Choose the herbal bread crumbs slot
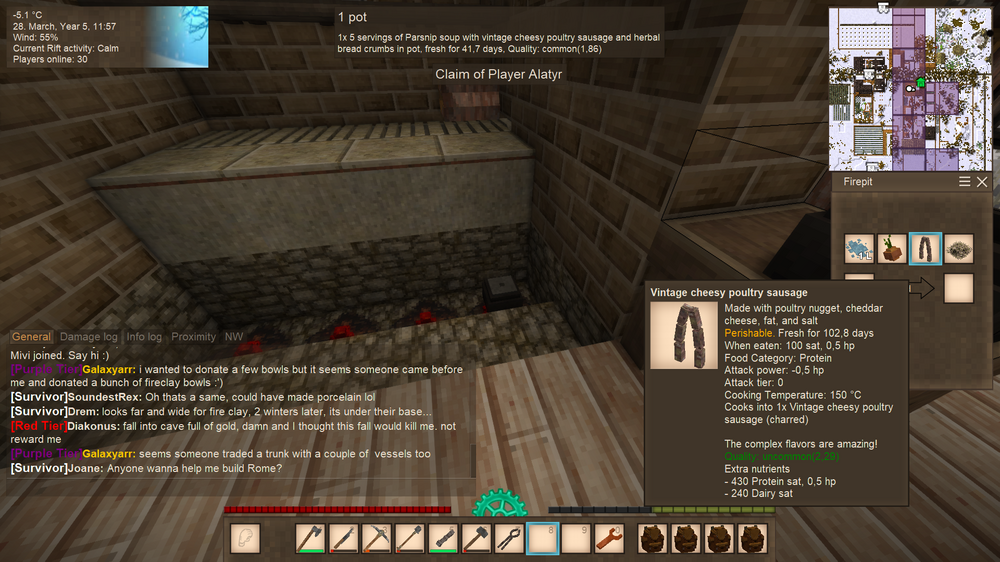 [x=958, y=248]
